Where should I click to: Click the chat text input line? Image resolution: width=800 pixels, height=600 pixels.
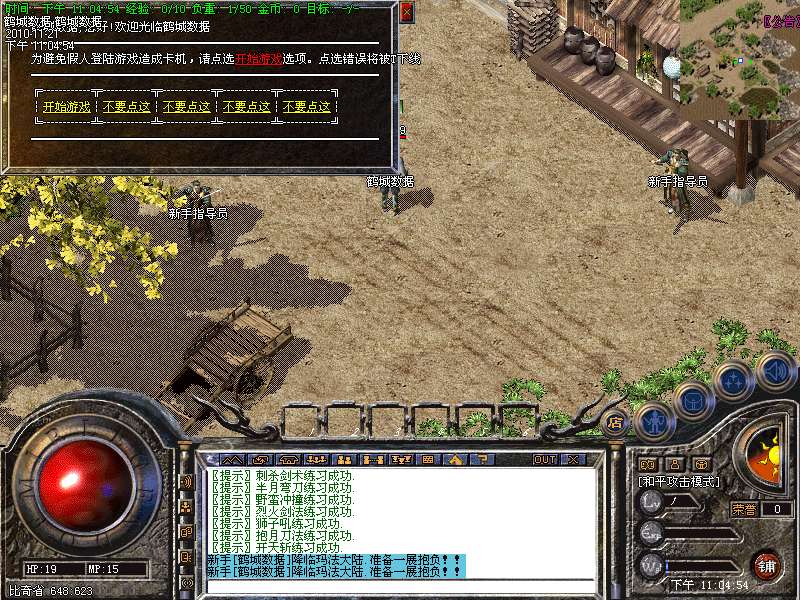400,586
